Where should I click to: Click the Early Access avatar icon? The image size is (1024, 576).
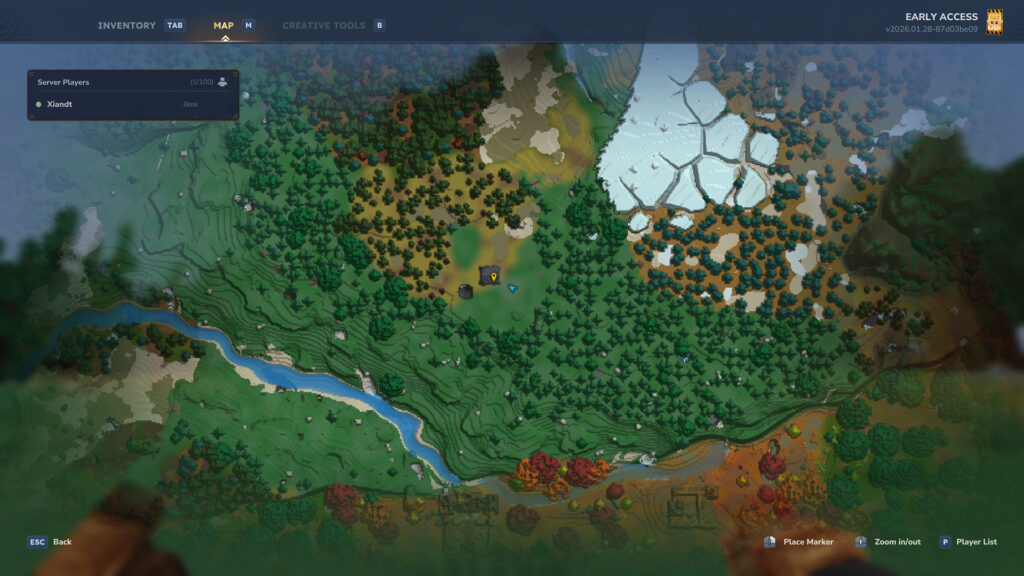994,22
